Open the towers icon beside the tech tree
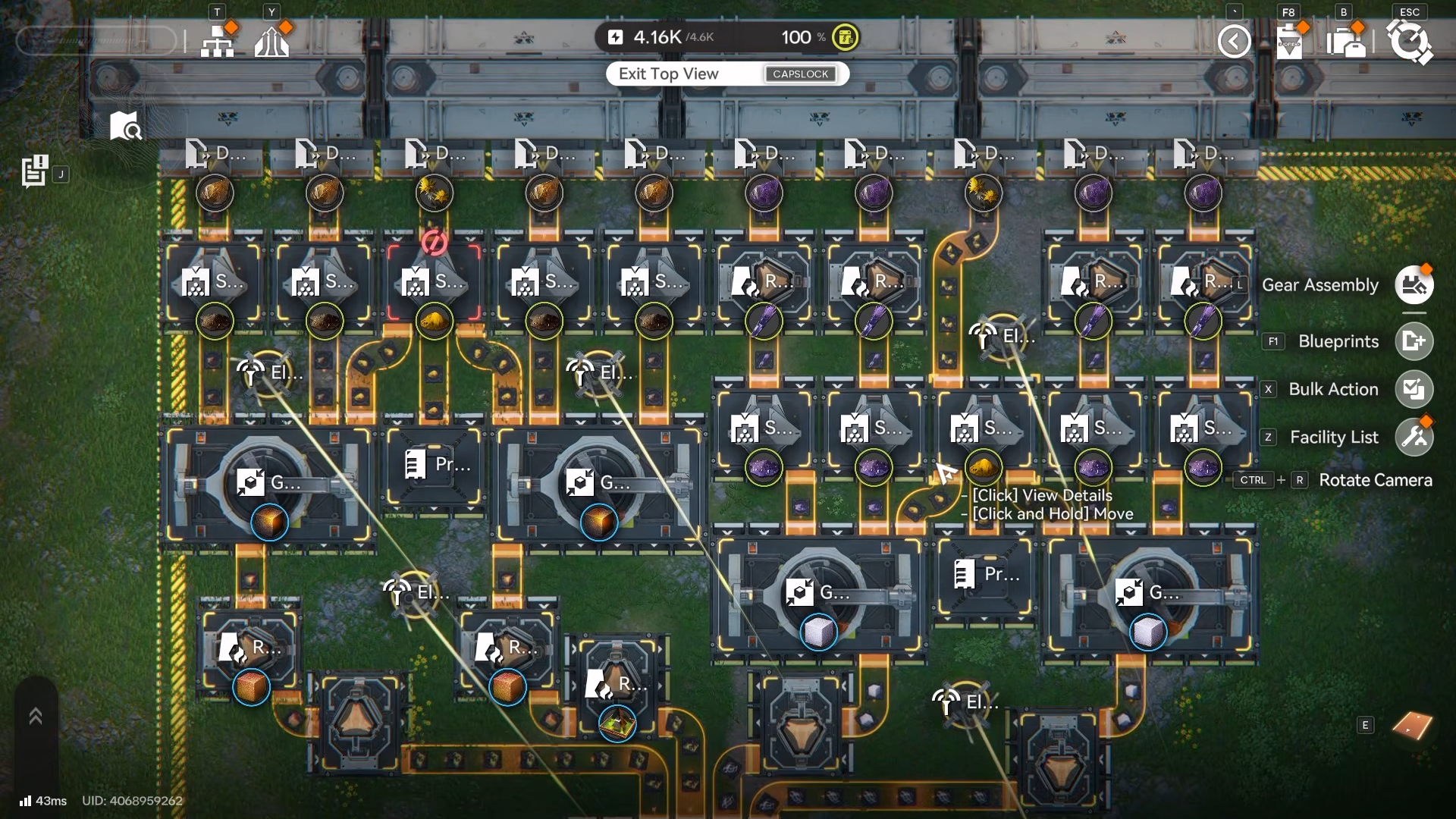This screenshot has width=1456, height=819. click(271, 41)
